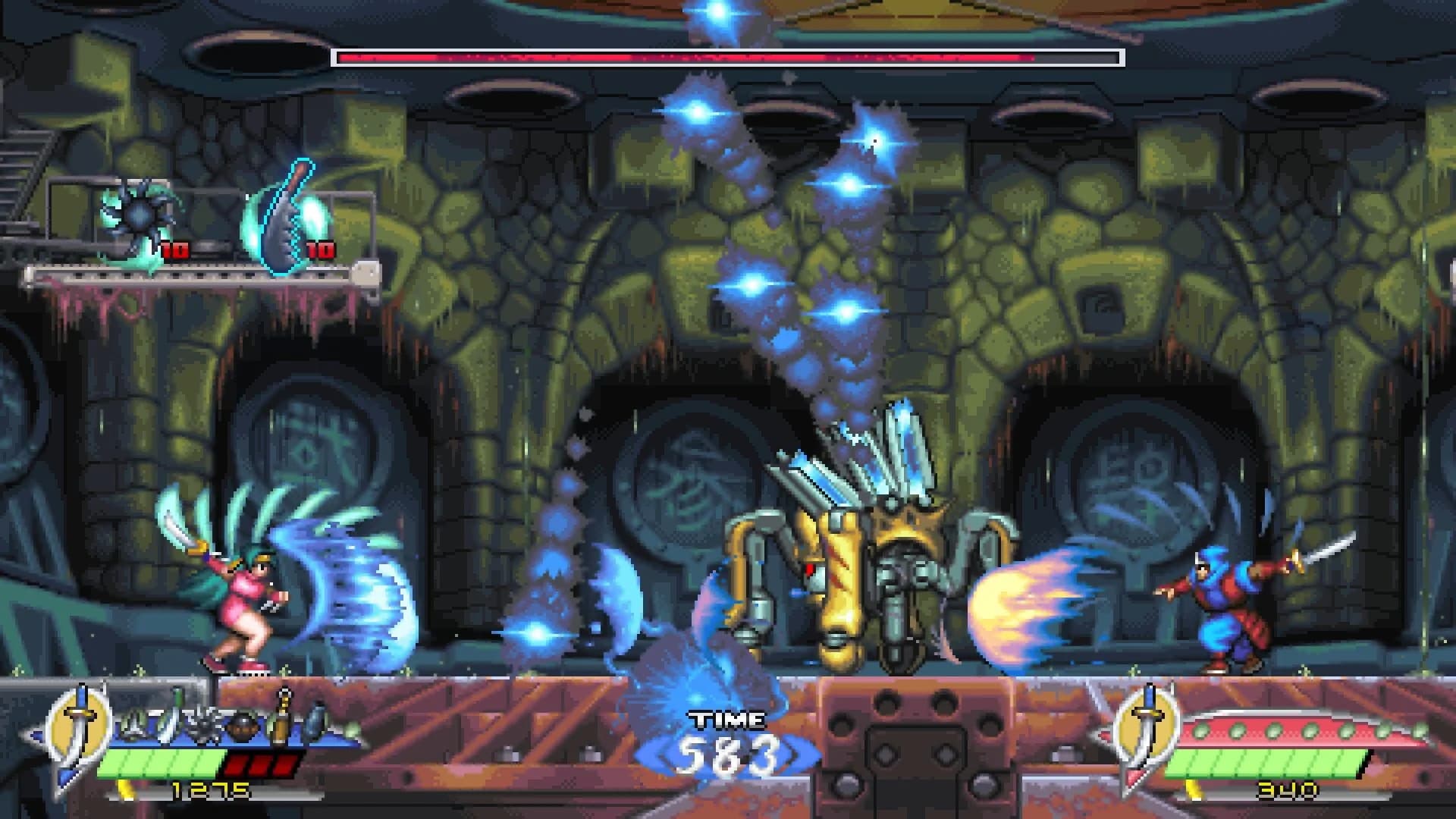Select the potion bottle icon in the HUD

tap(280, 719)
